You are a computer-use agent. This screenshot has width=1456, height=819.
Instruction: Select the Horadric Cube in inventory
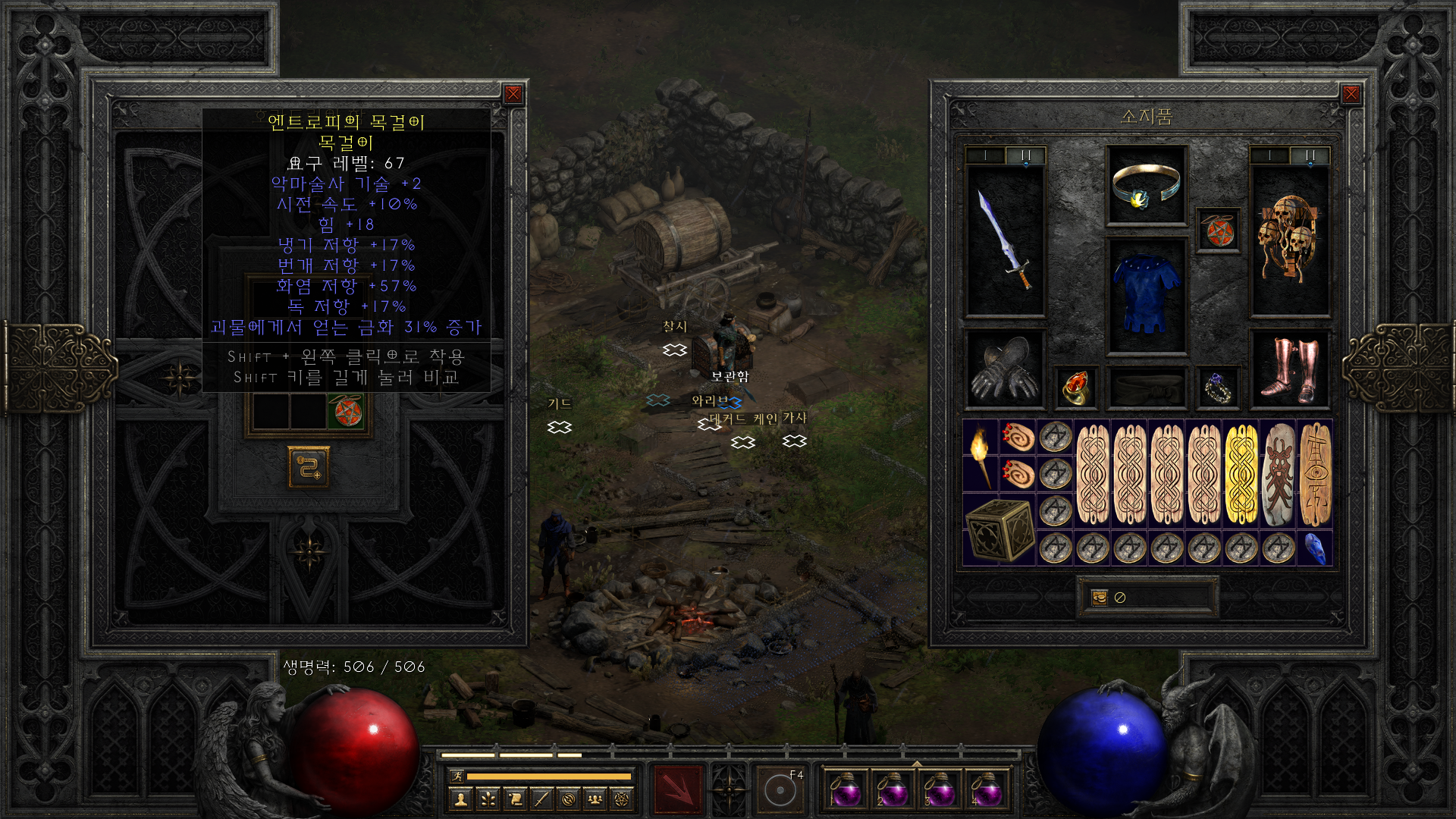pyautogui.click(x=999, y=529)
